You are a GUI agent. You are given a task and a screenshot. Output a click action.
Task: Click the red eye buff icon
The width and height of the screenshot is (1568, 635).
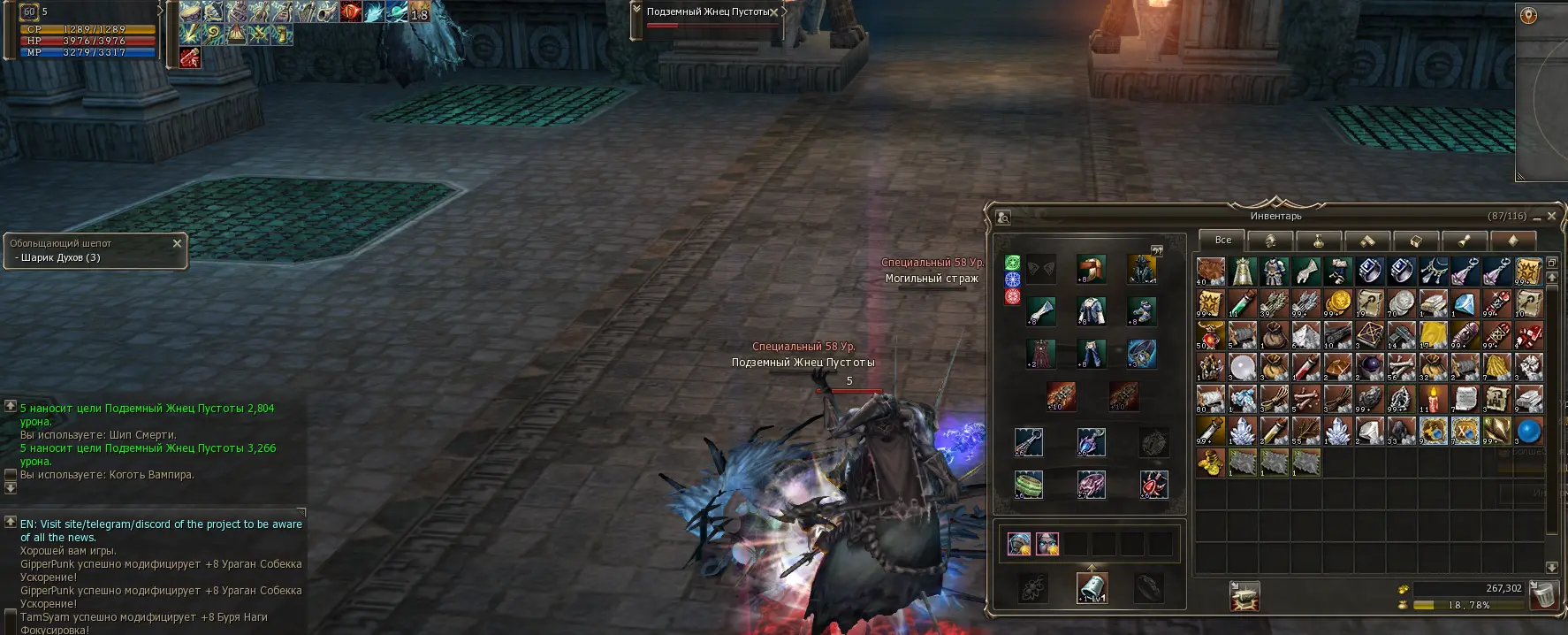tap(351, 12)
